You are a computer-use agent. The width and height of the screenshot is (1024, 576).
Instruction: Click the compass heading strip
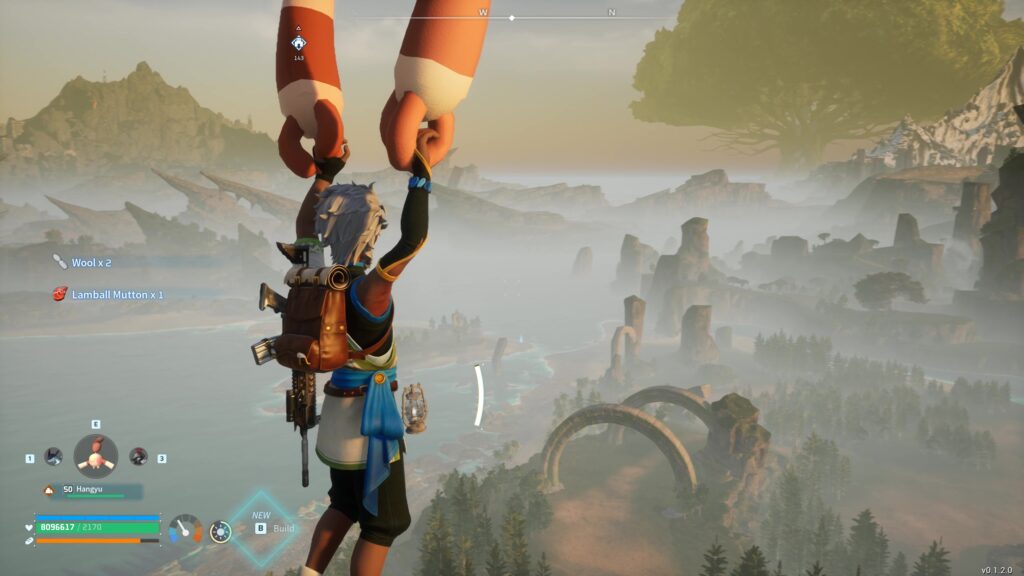pyautogui.click(x=512, y=16)
